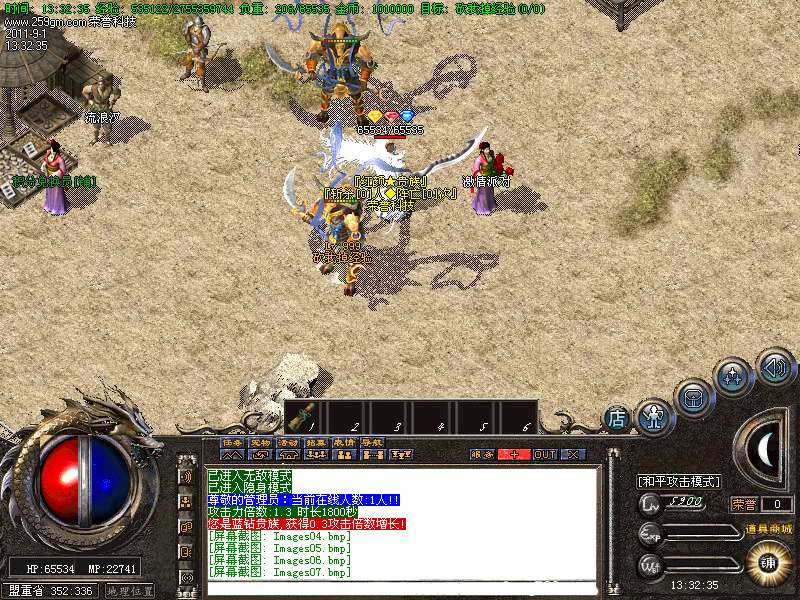
Task: Click the X exit button above chat
Action: pyautogui.click(x=572, y=454)
